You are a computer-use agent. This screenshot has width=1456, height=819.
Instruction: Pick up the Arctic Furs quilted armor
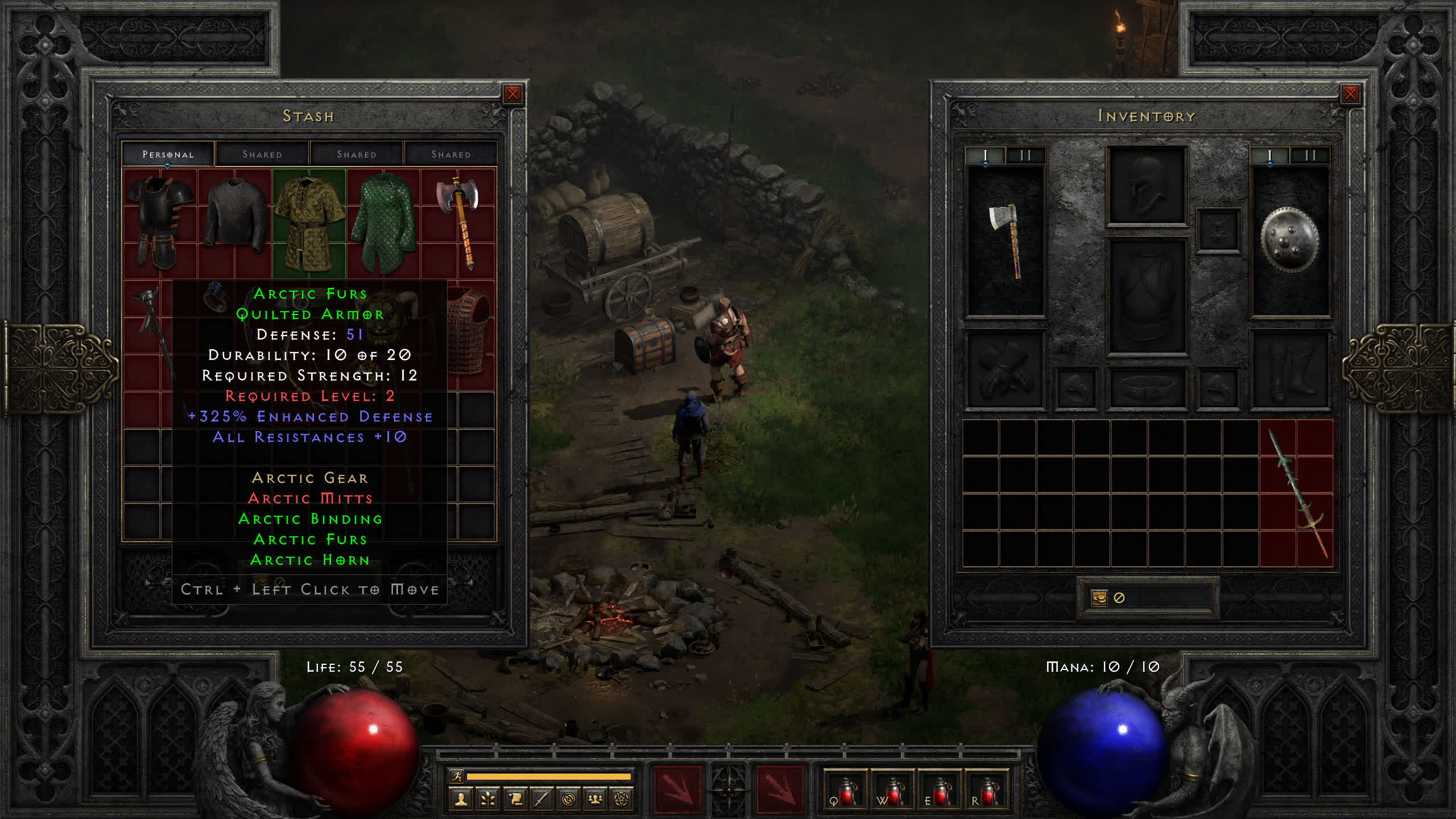point(309,223)
